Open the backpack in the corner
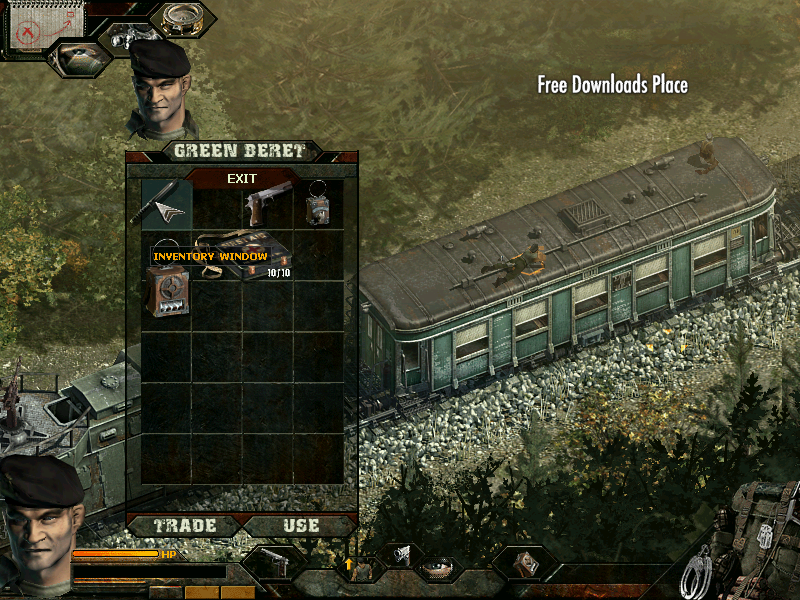Viewport: 800px width, 600px height. [763, 525]
